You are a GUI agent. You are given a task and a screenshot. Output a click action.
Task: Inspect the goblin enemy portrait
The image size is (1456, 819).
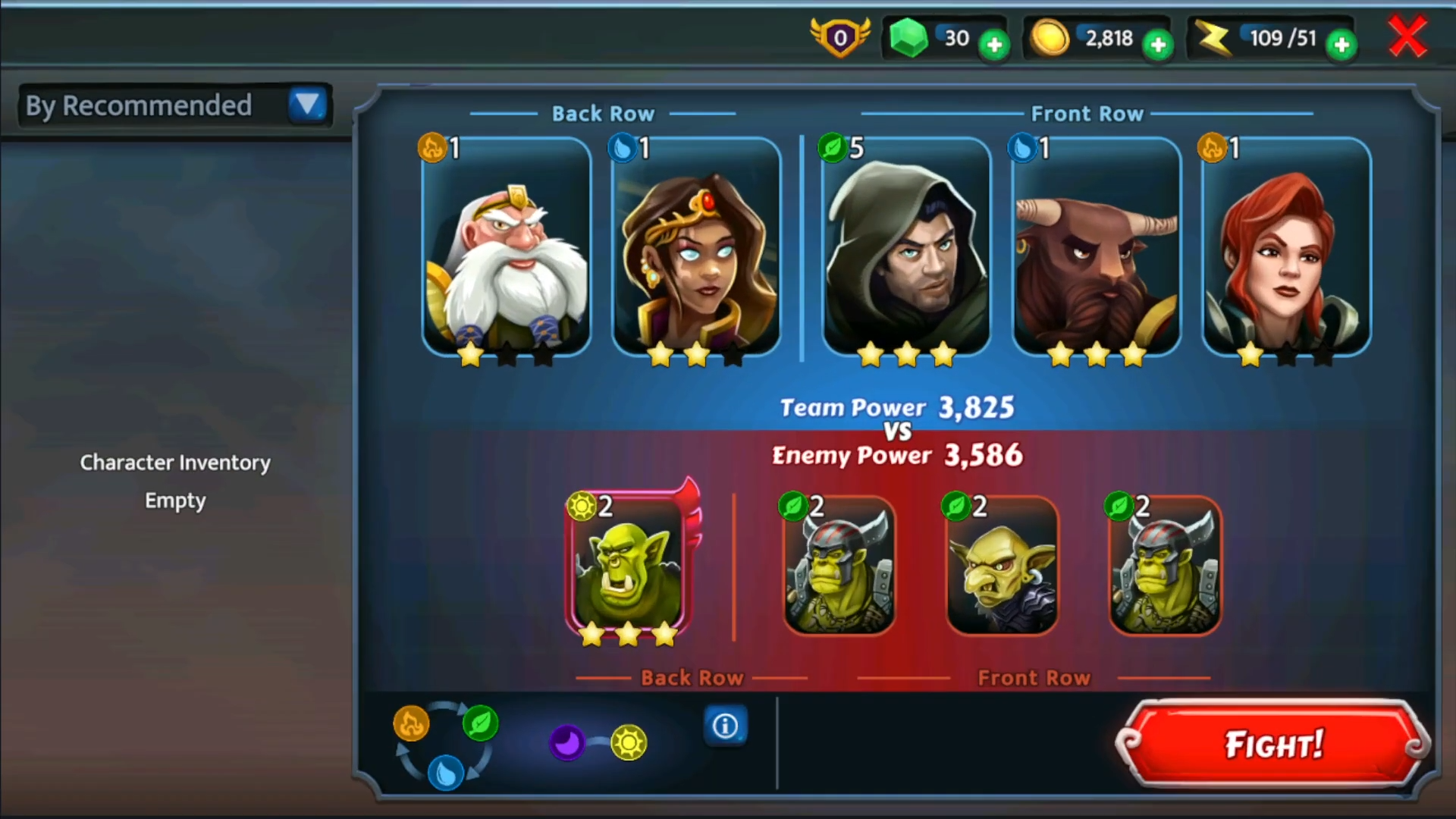1002,565
